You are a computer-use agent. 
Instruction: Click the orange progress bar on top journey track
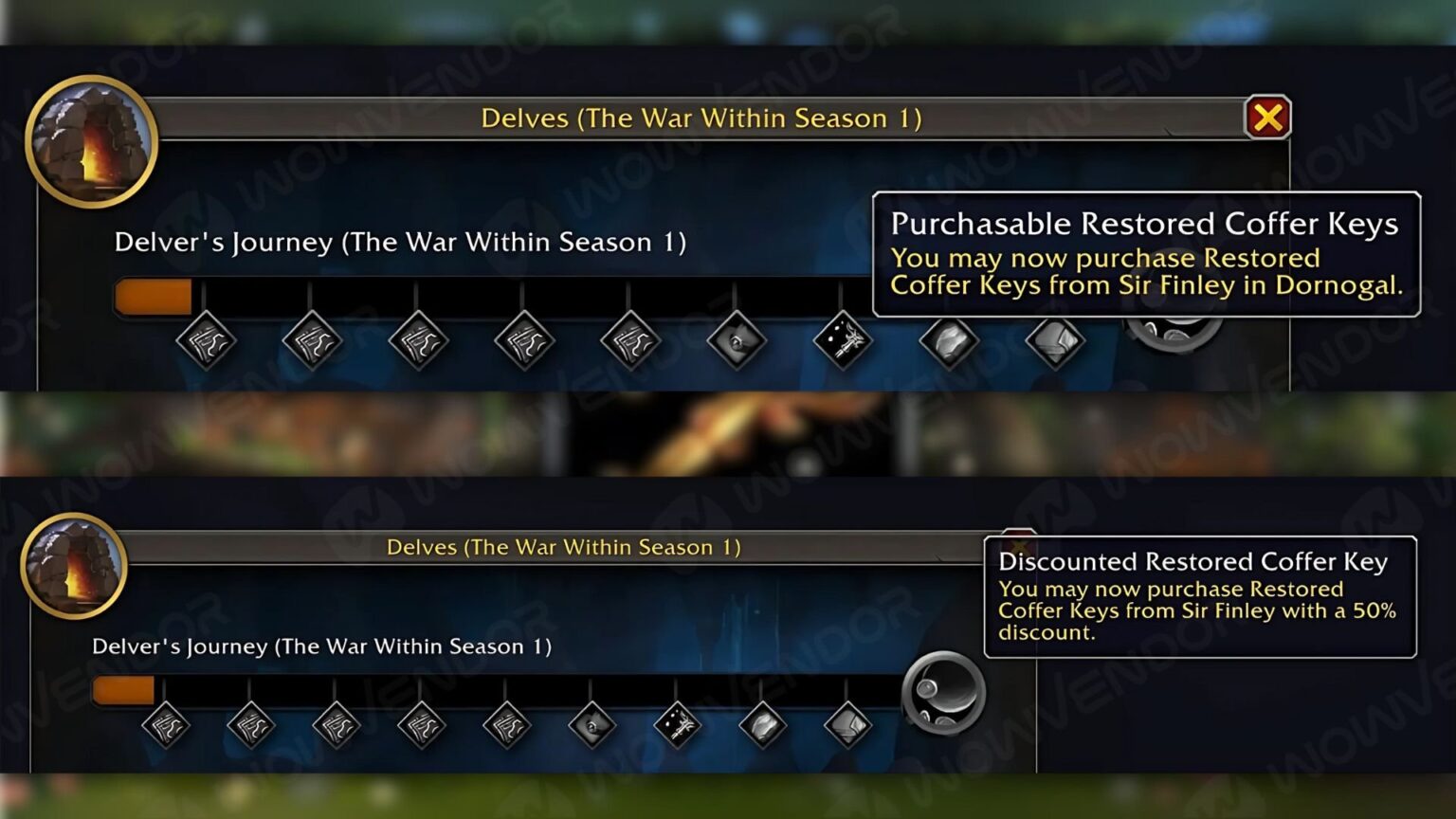pos(154,296)
